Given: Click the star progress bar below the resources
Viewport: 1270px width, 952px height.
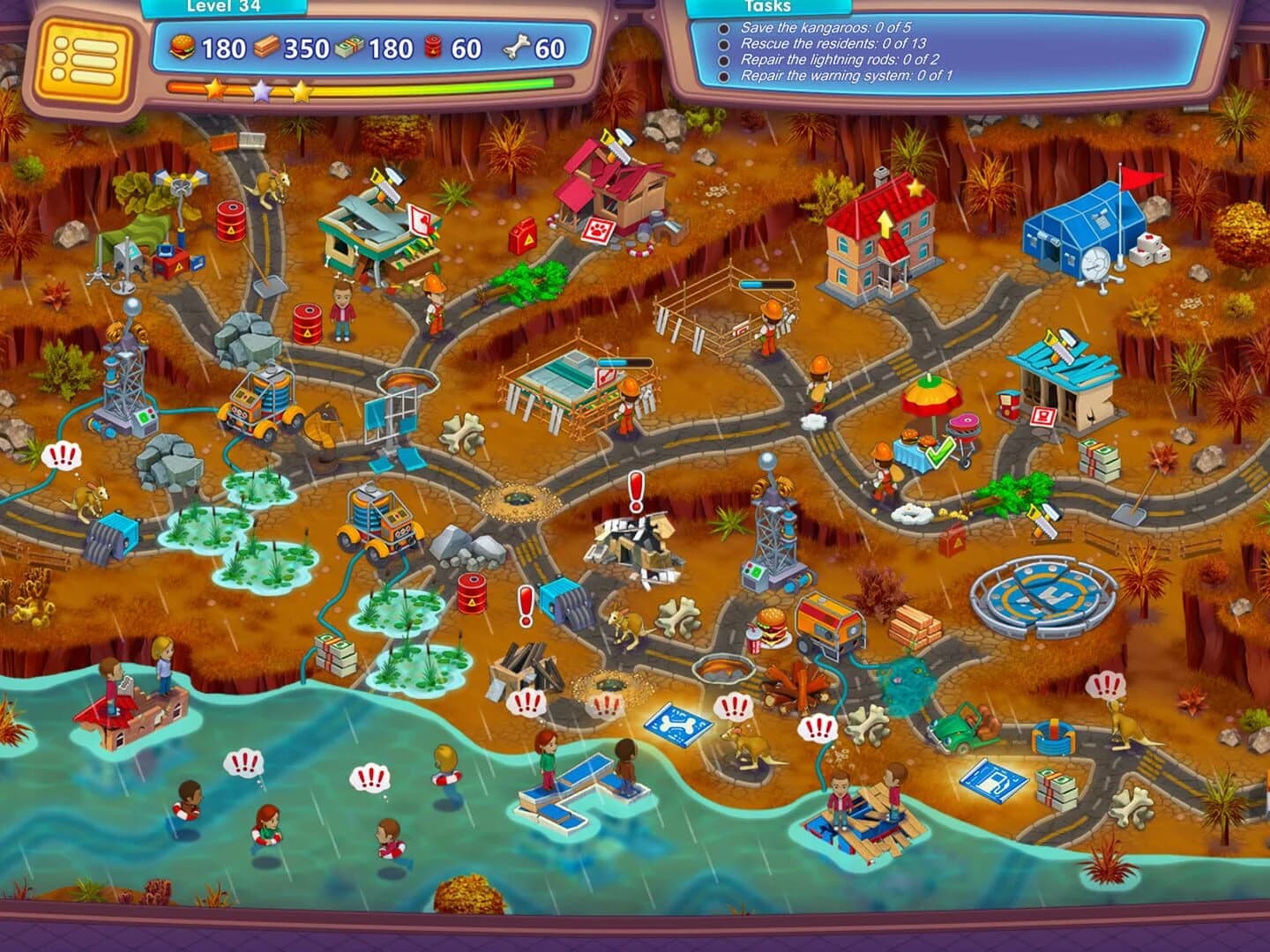Looking at the screenshot, I should pyautogui.click(x=353, y=87).
